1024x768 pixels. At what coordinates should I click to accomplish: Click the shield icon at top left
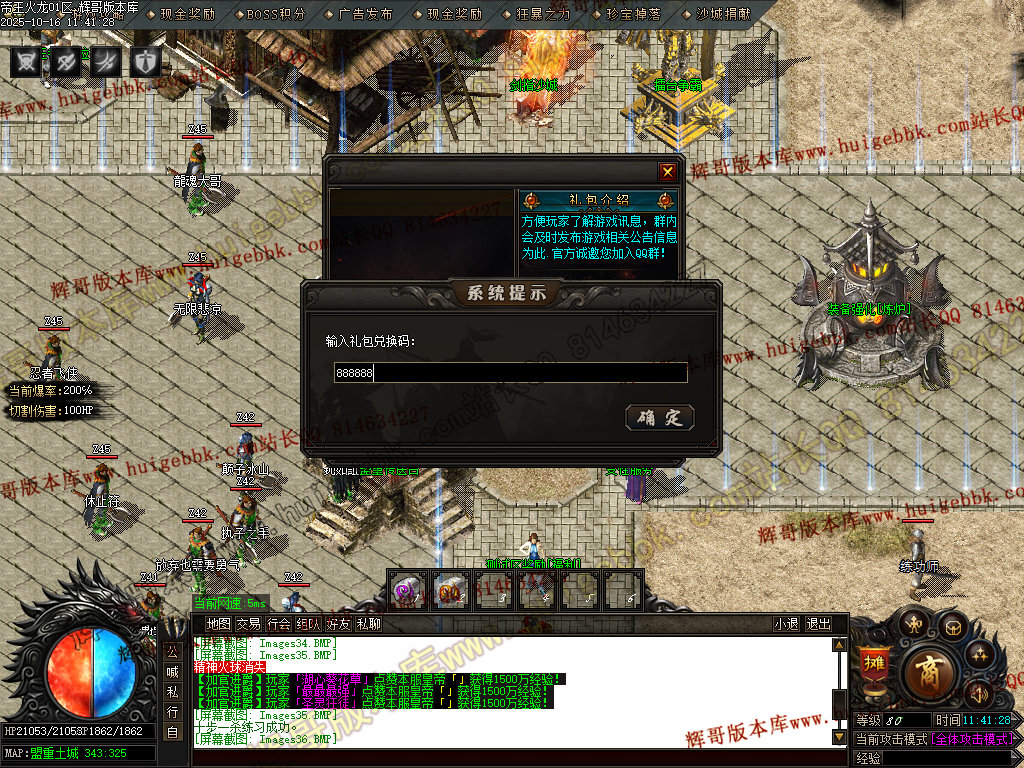point(146,61)
